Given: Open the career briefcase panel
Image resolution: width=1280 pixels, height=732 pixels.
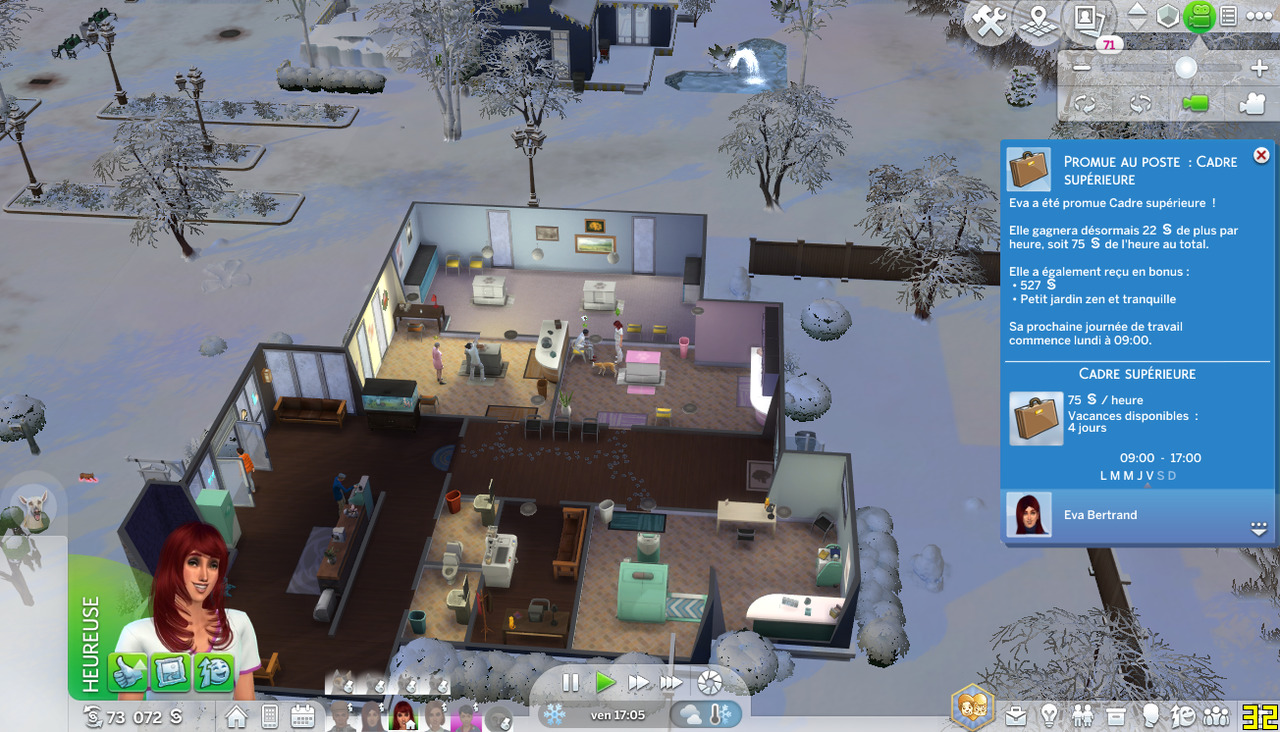Looking at the screenshot, I should tap(1016, 716).
